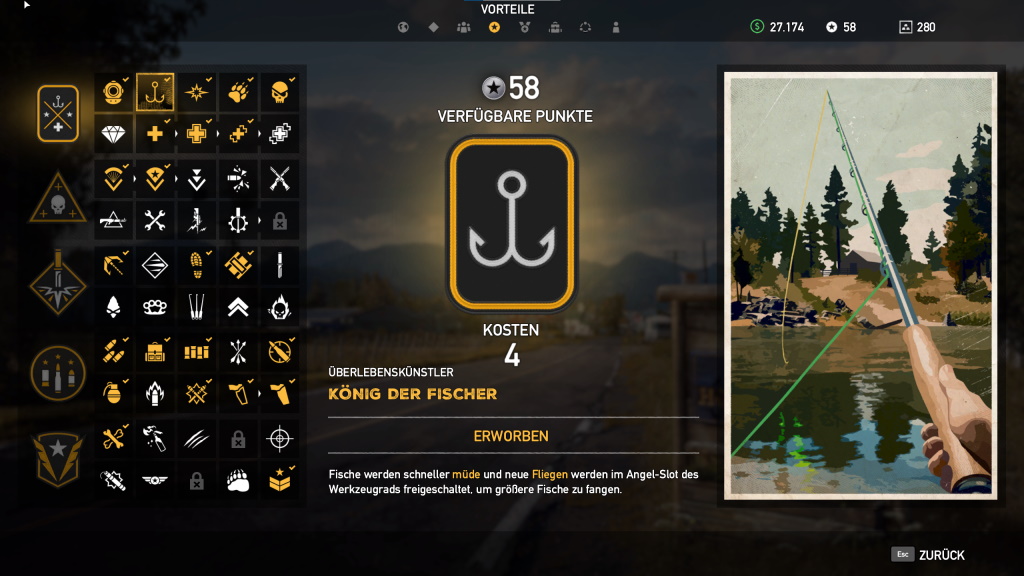The width and height of the screenshot is (1024, 576).
Task: Switch to the skull triangle perk category
Action: (58, 200)
